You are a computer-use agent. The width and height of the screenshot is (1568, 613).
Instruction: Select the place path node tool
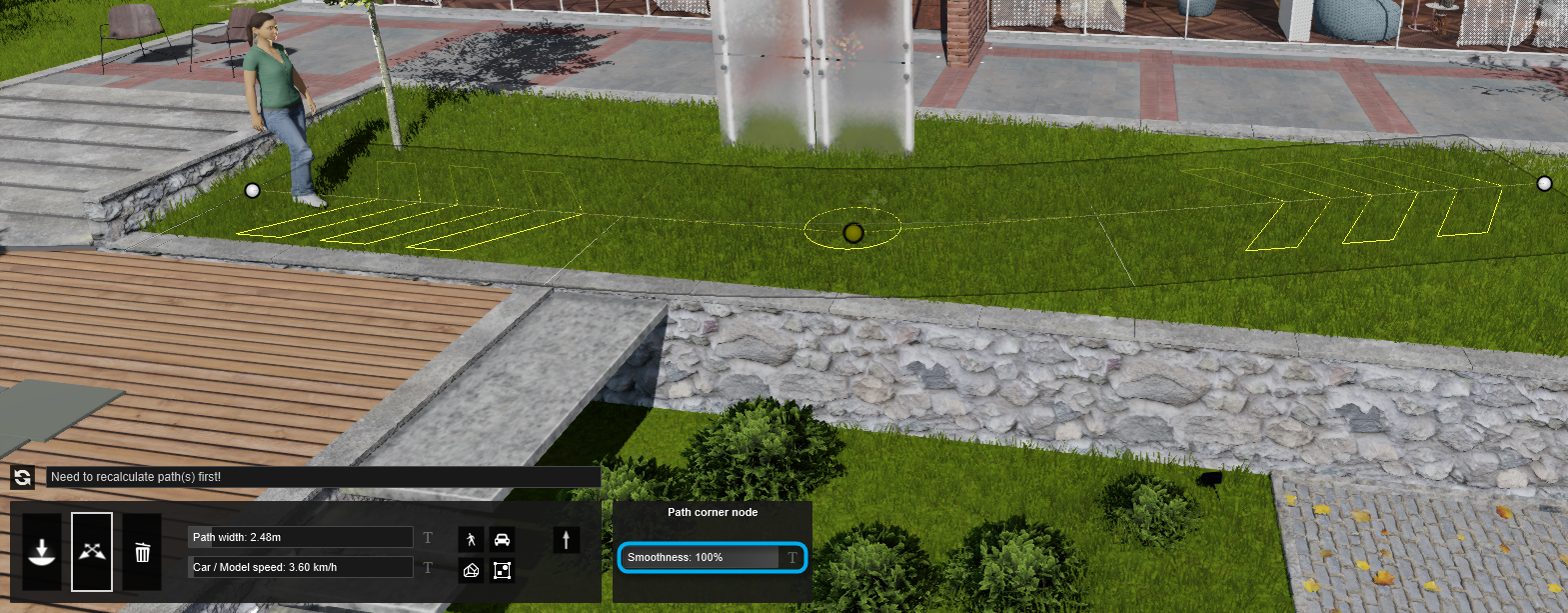(x=42, y=552)
